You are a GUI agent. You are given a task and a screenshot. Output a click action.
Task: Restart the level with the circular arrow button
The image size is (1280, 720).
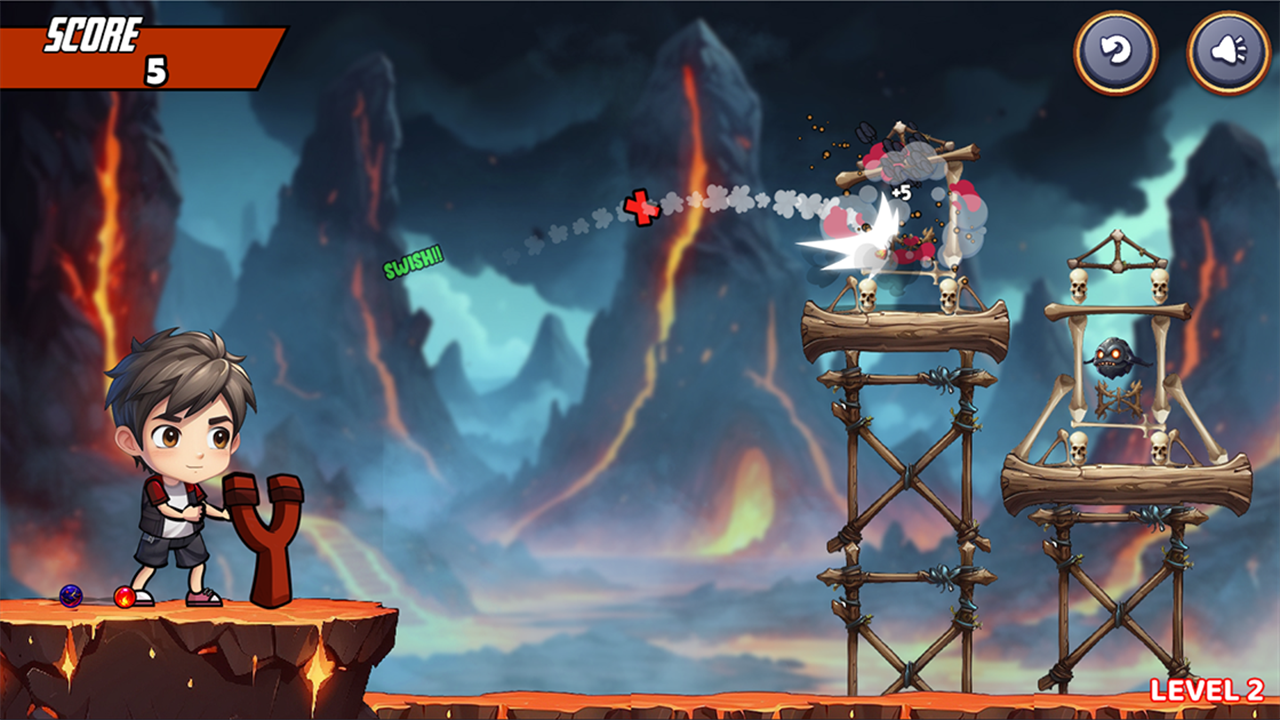click(x=1116, y=52)
